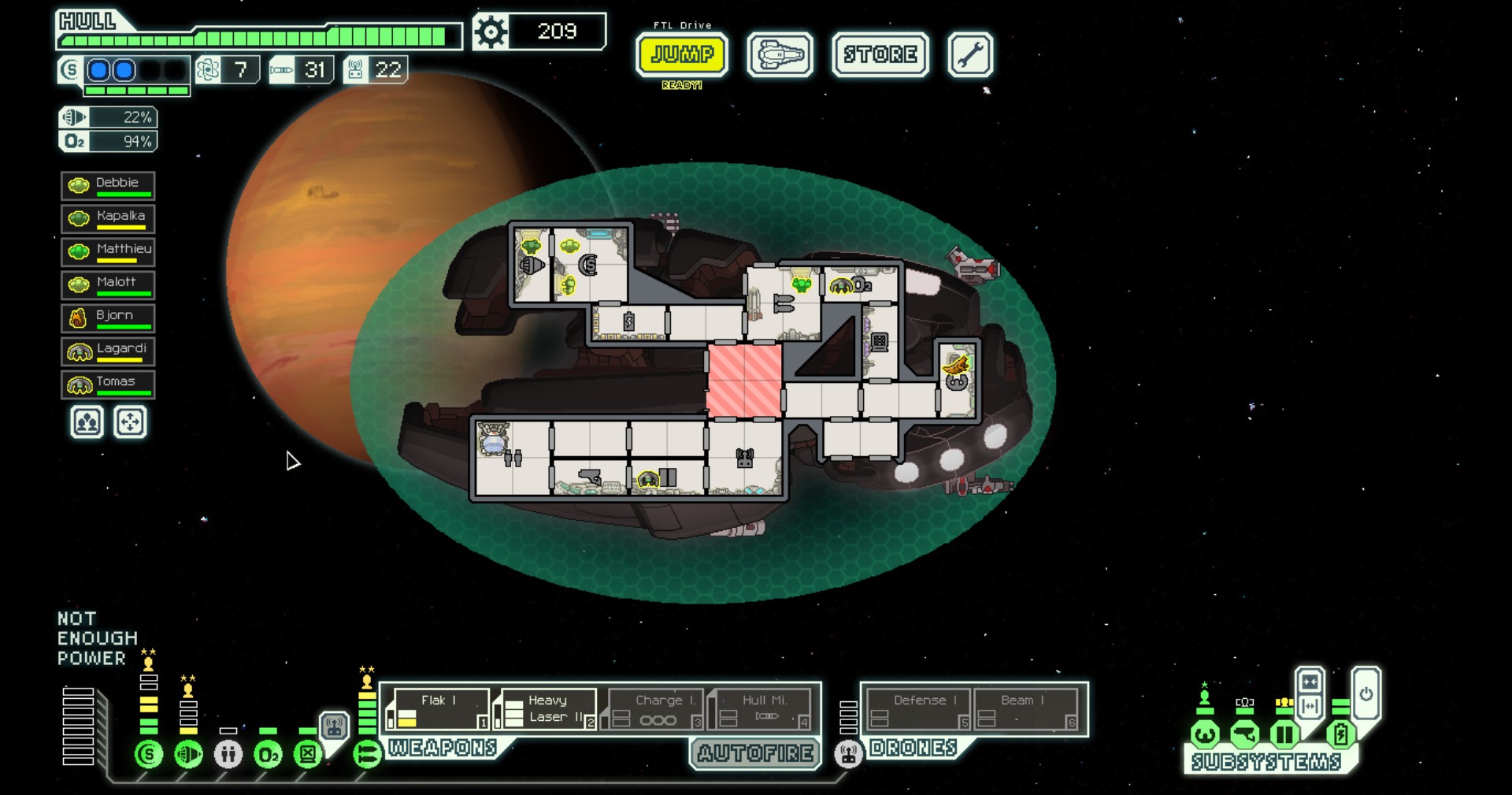The width and height of the screenshot is (1512, 795).
Task: Select crew member Lagardi
Action: [x=108, y=351]
